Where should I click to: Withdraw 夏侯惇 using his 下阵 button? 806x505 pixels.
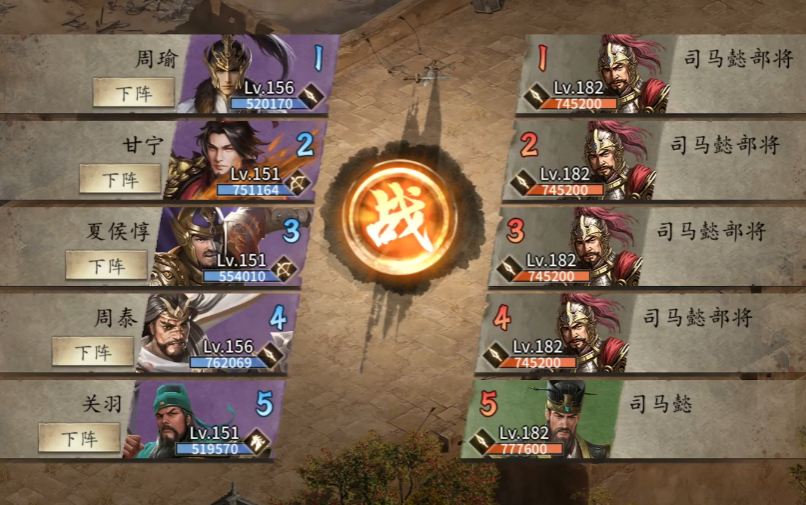click(x=106, y=265)
